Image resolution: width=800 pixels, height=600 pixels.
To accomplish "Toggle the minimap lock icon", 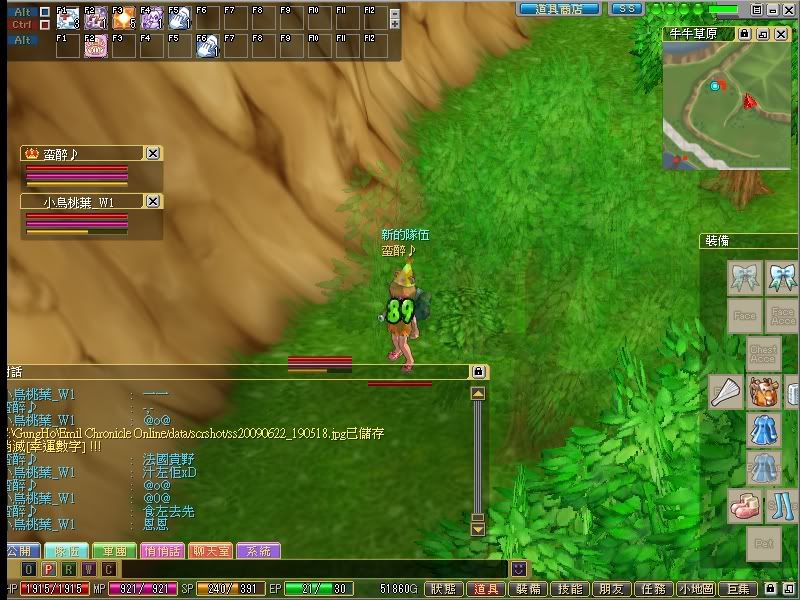I will [745, 34].
